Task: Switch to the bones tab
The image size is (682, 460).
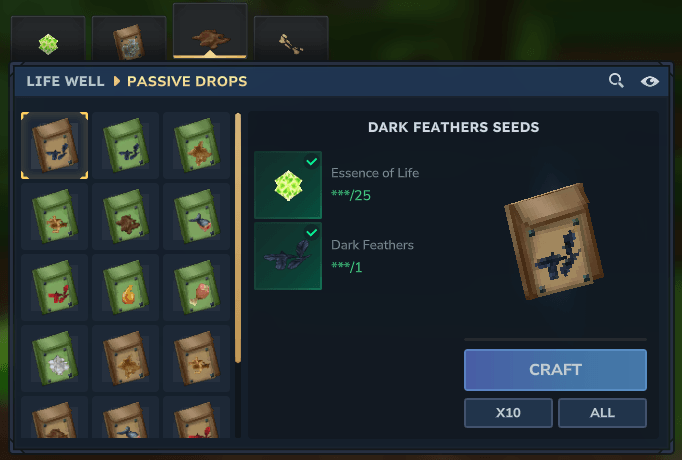Action: coord(291,42)
